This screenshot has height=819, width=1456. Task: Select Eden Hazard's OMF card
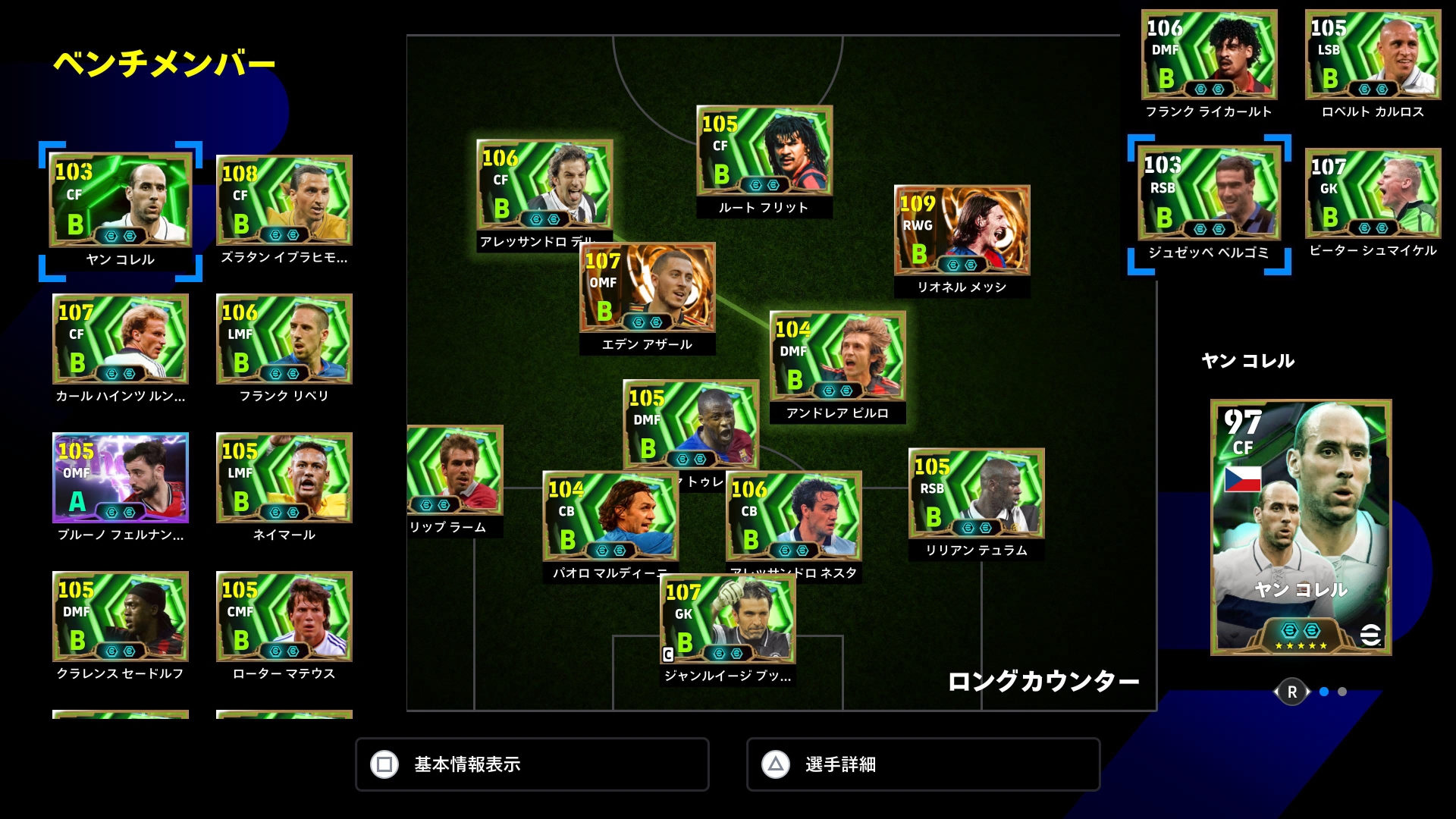[x=647, y=287]
